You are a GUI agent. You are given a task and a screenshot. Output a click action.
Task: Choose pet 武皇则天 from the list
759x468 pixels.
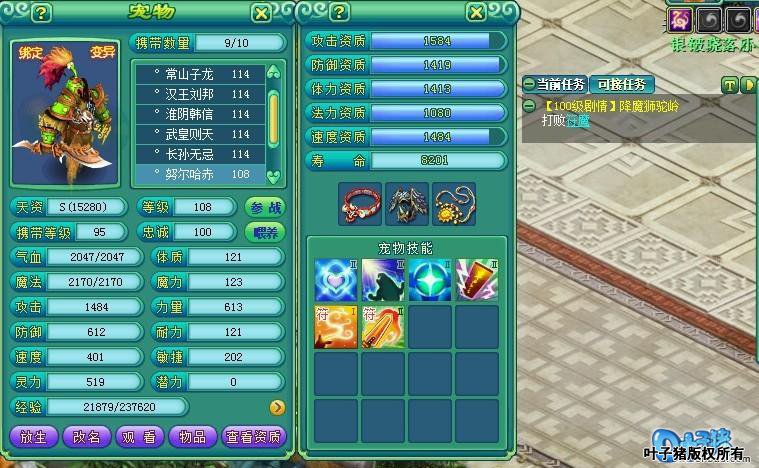click(x=201, y=135)
